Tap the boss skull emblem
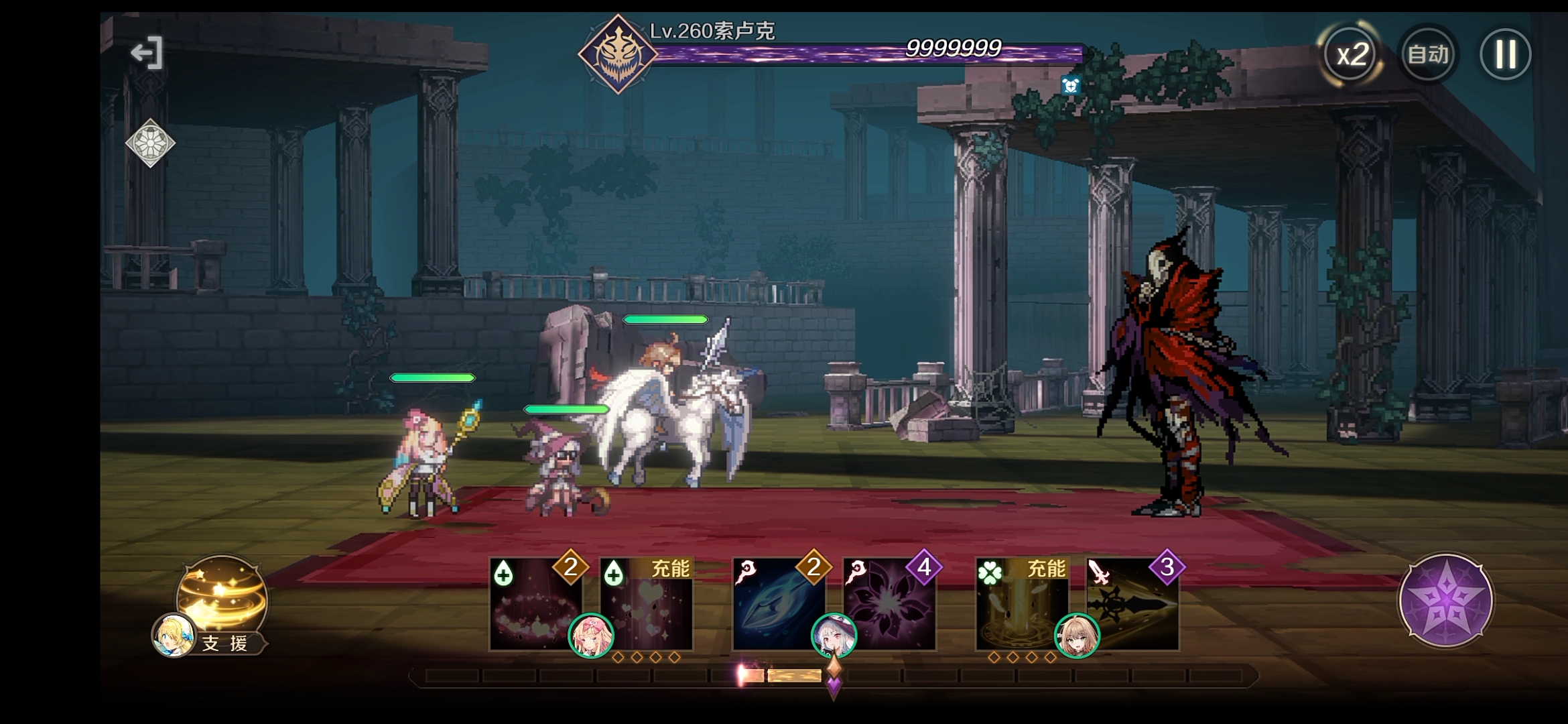This screenshot has height=724, width=1568. 617,54
